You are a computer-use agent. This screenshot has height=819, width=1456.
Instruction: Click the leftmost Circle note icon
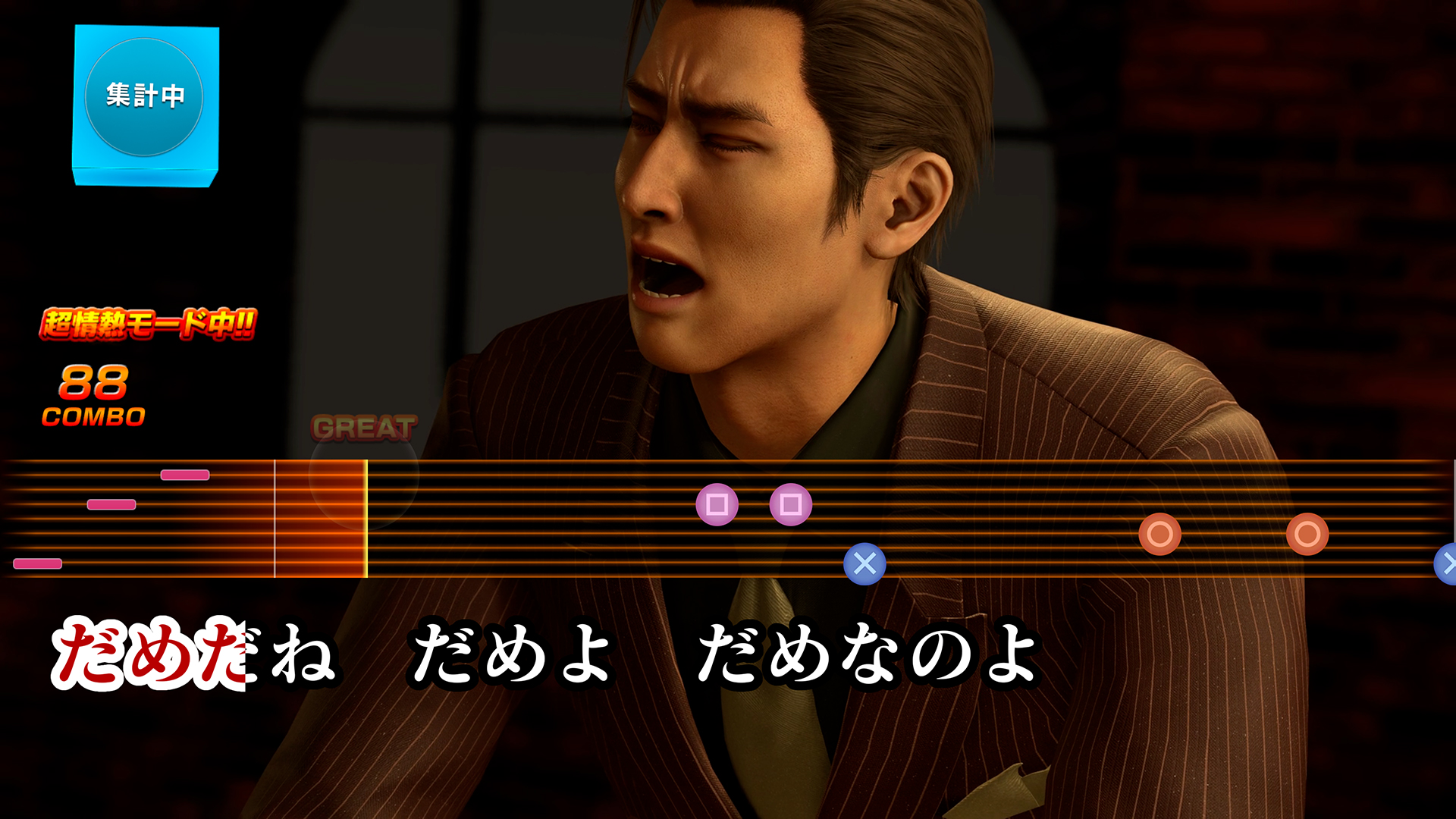click(x=1161, y=535)
